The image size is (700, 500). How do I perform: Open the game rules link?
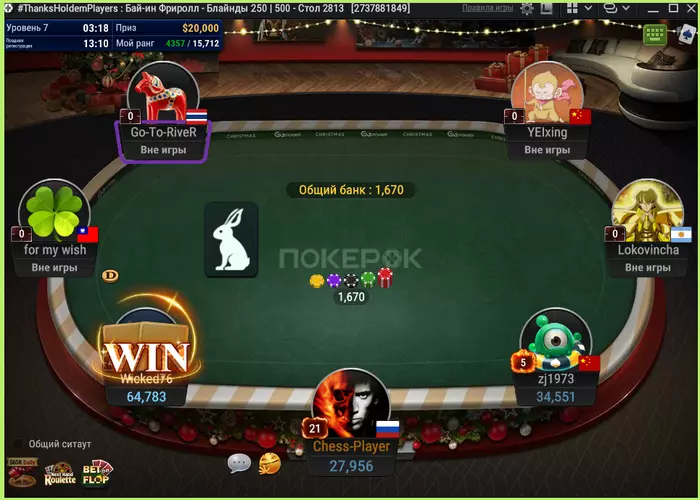487,8
